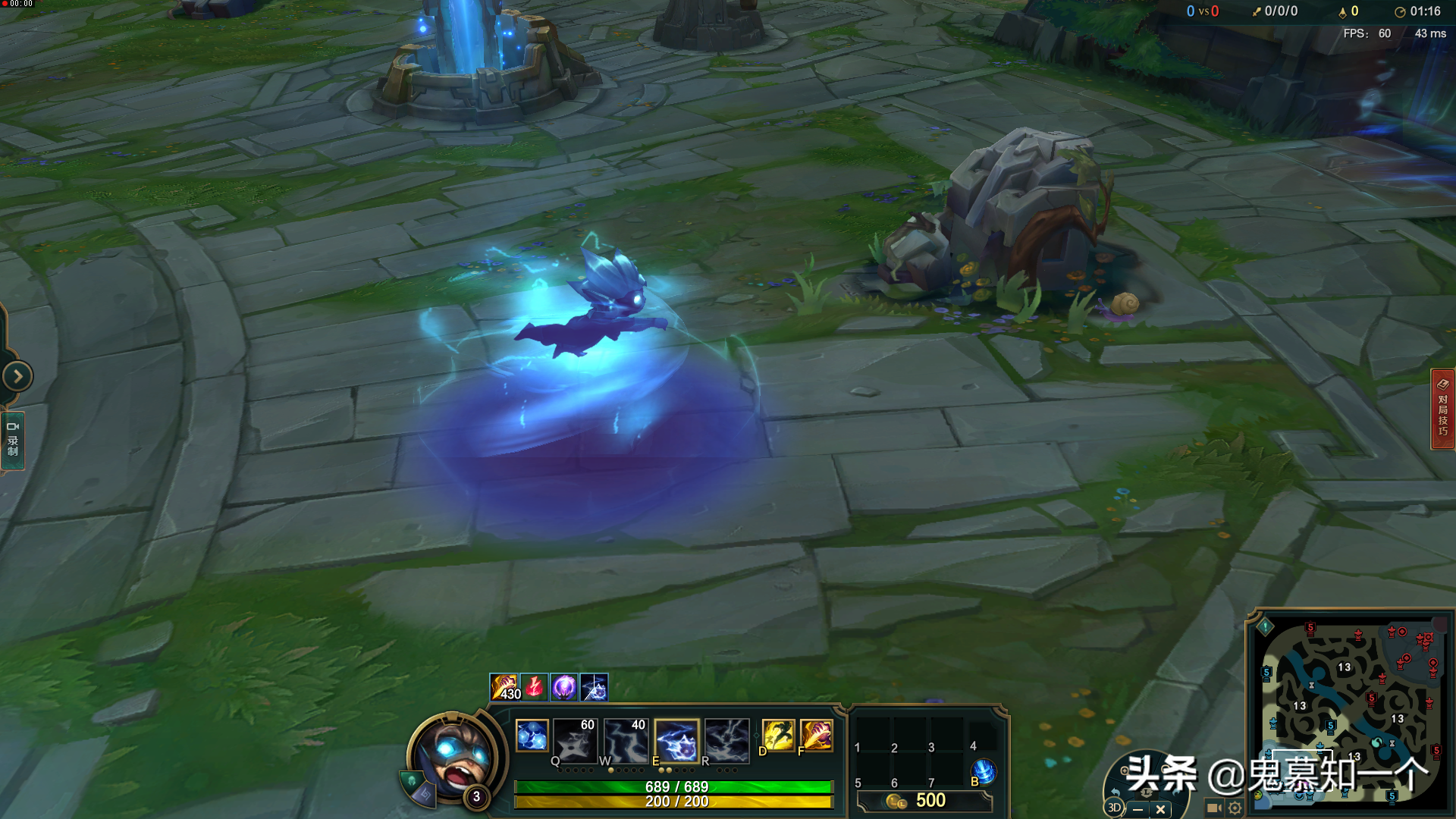Start recording with the left record button
The height and width of the screenshot is (819, 1456).
13,441
